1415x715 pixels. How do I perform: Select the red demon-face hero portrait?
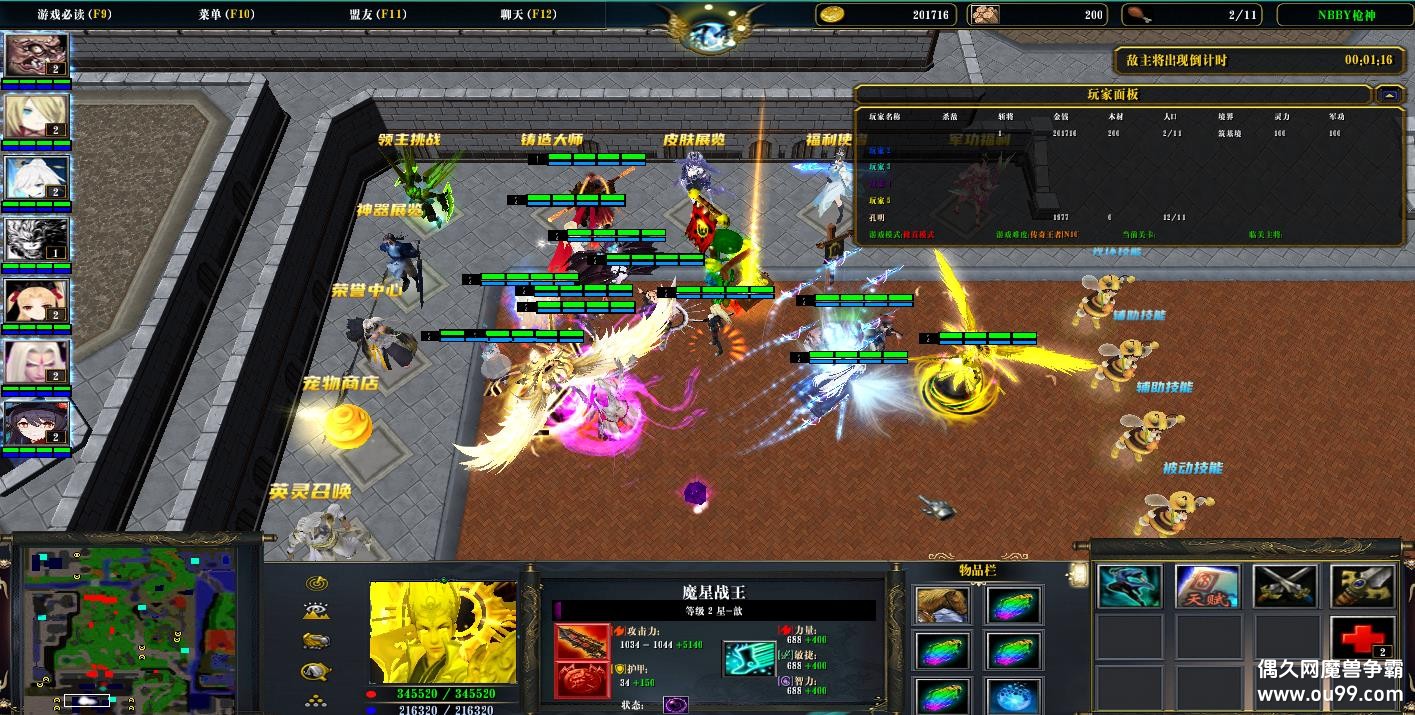tap(37, 55)
